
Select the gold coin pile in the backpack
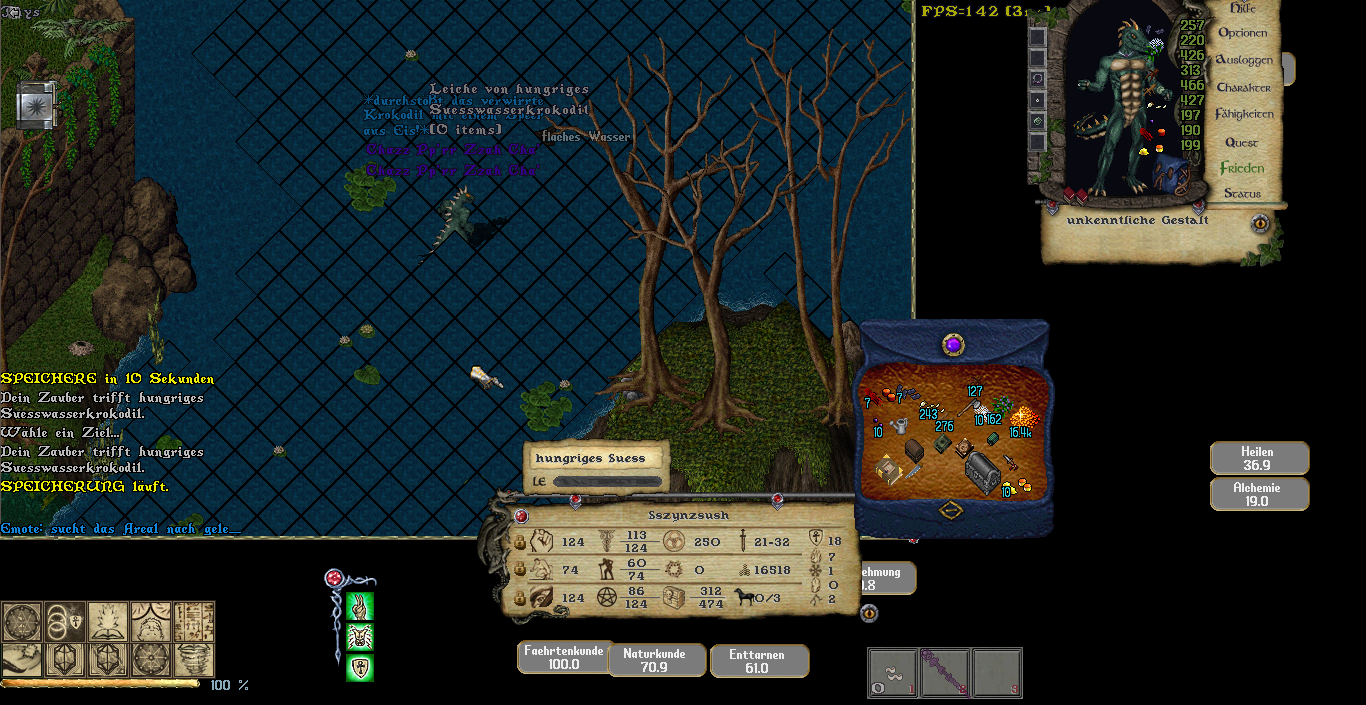[1021, 415]
